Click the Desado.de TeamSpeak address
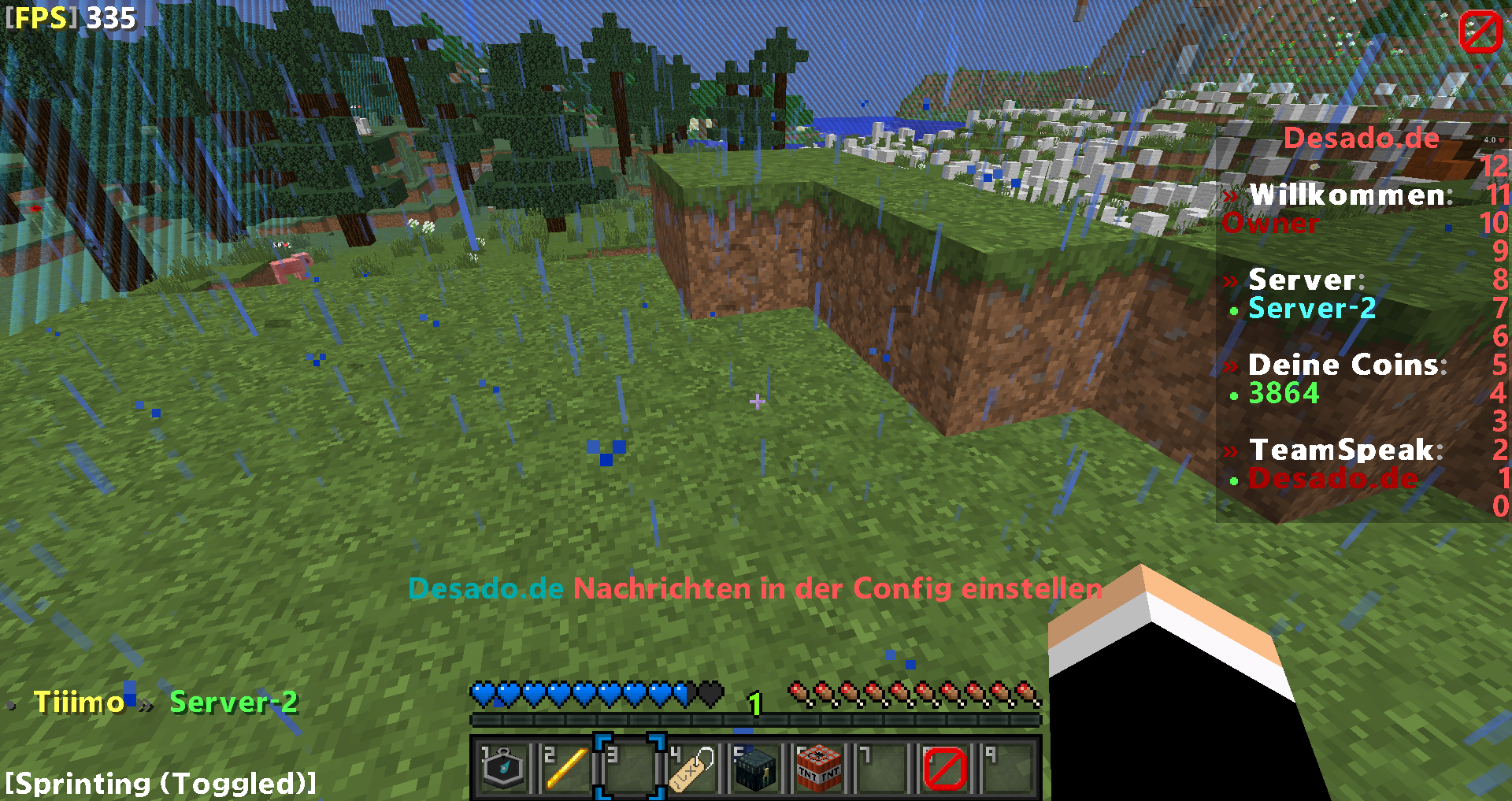This screenshot has width=1512, height=801. pos(1333,478)
